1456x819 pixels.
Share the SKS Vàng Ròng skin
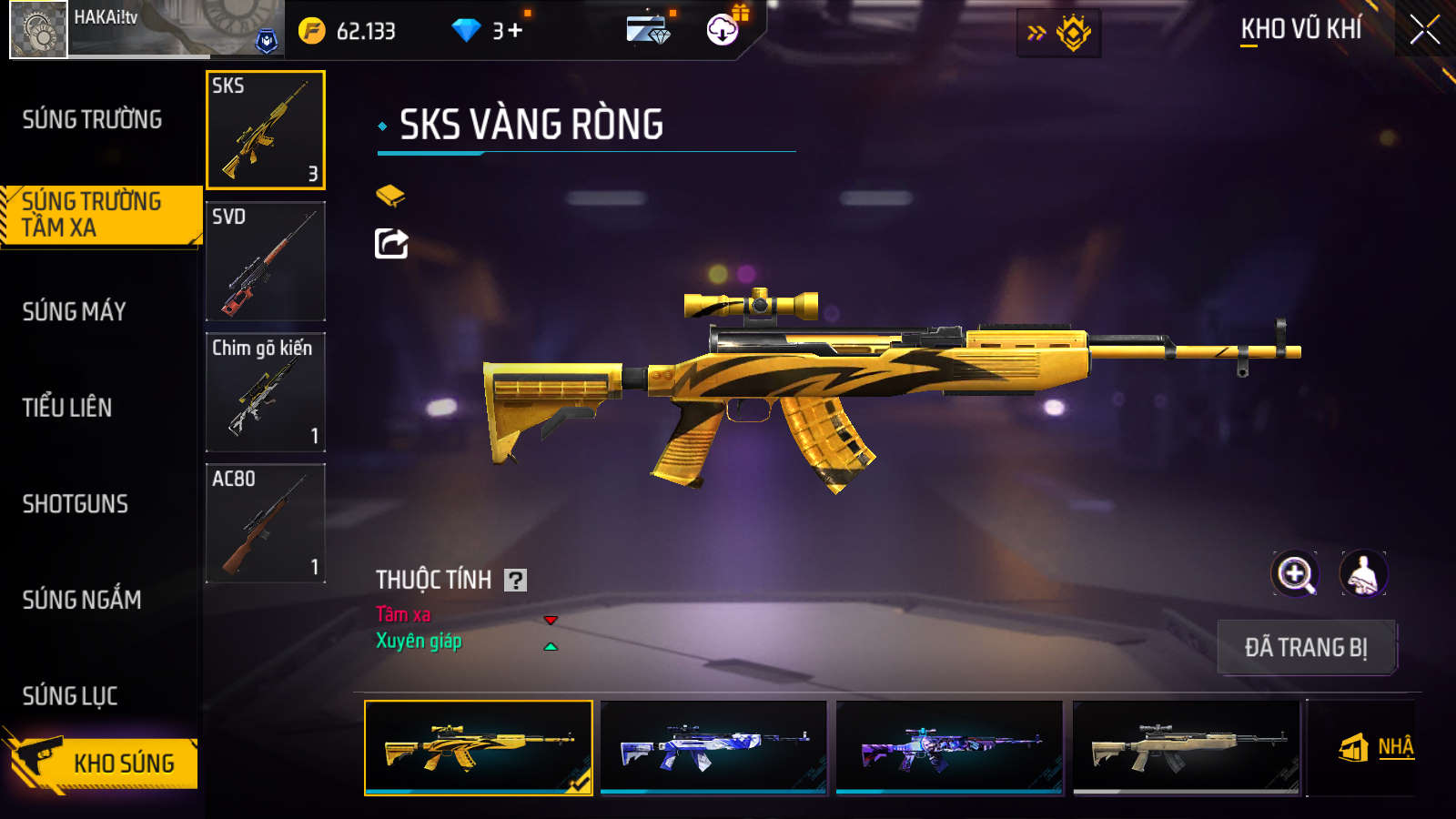[391, 244]
